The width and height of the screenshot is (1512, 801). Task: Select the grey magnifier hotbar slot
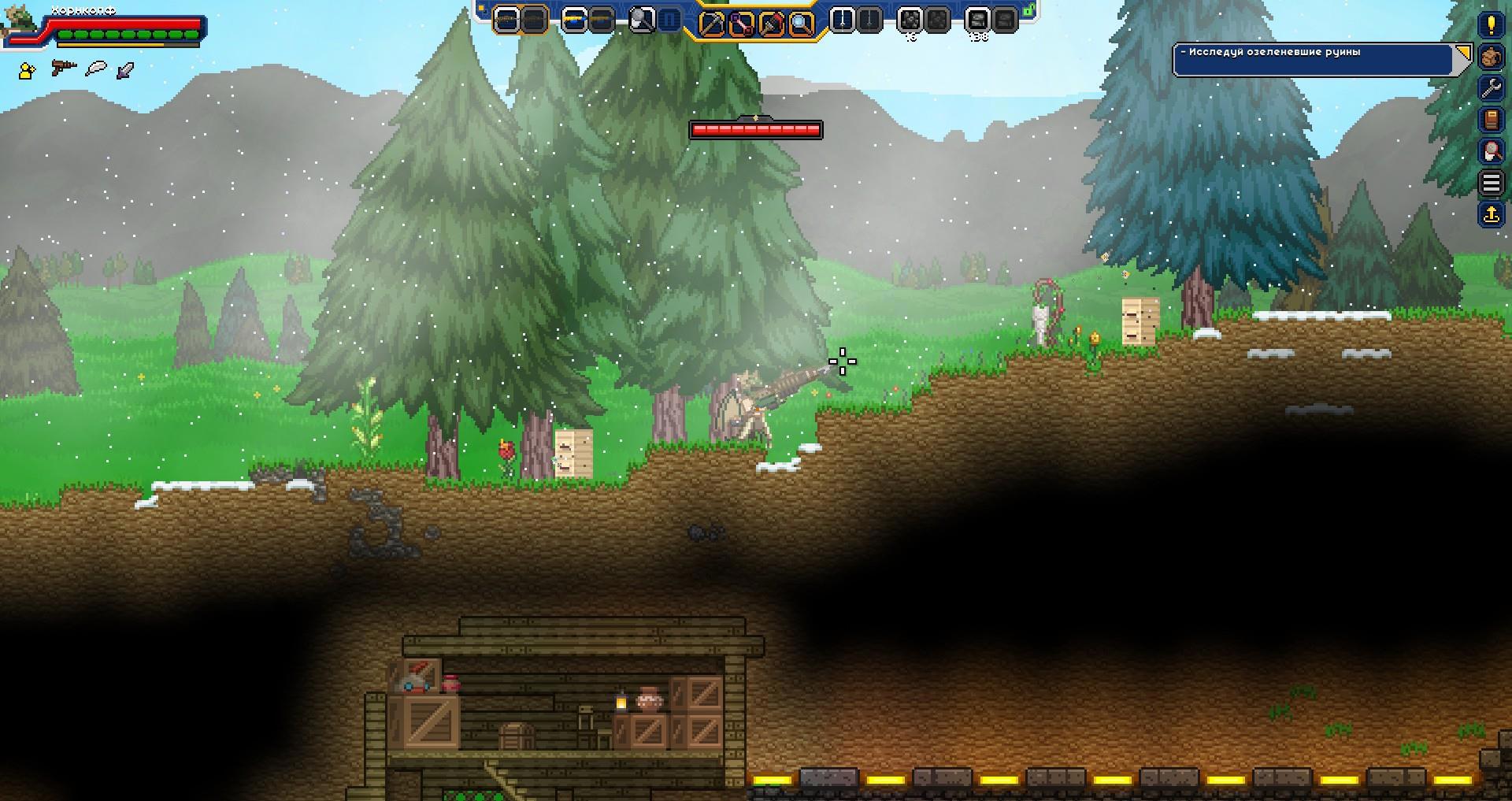pos(642,20)
